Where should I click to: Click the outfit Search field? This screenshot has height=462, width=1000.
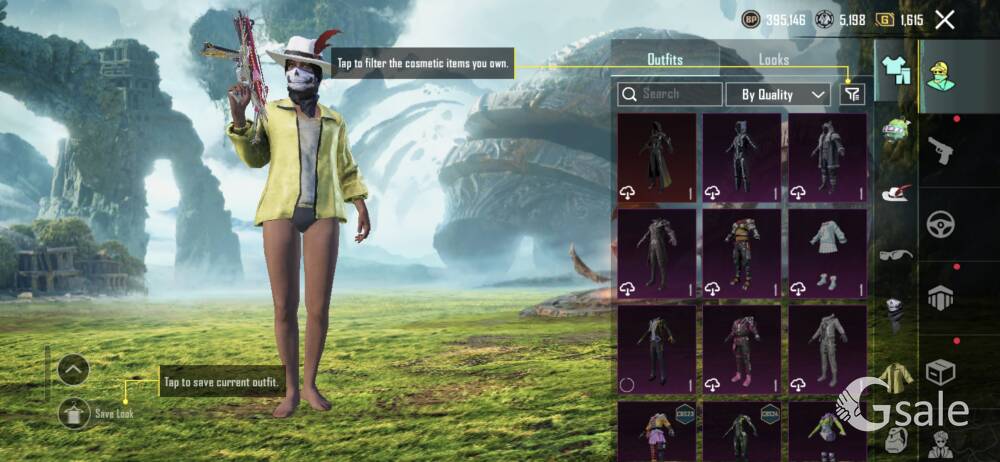pos(670,94)
